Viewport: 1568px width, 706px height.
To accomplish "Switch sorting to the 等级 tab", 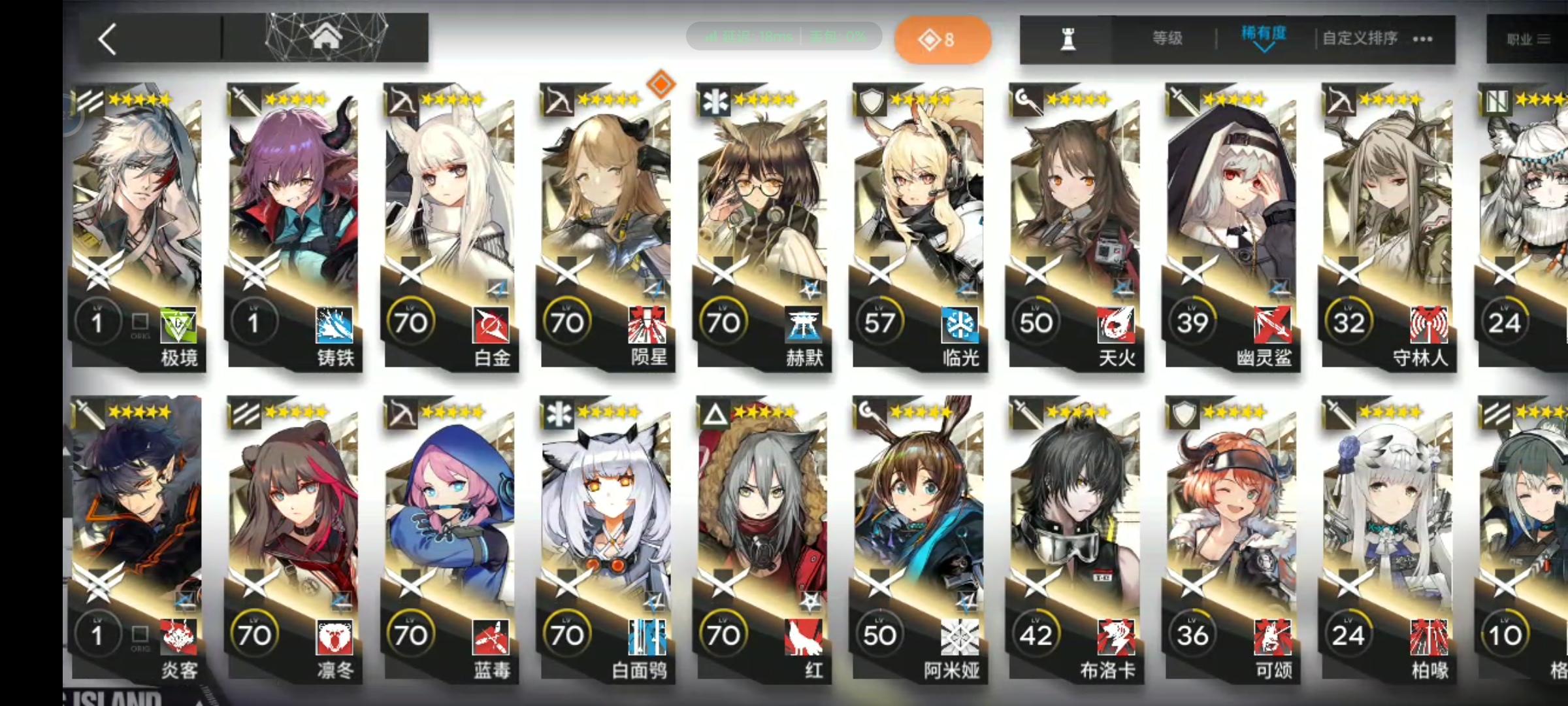I will (x=1167, y=38).
